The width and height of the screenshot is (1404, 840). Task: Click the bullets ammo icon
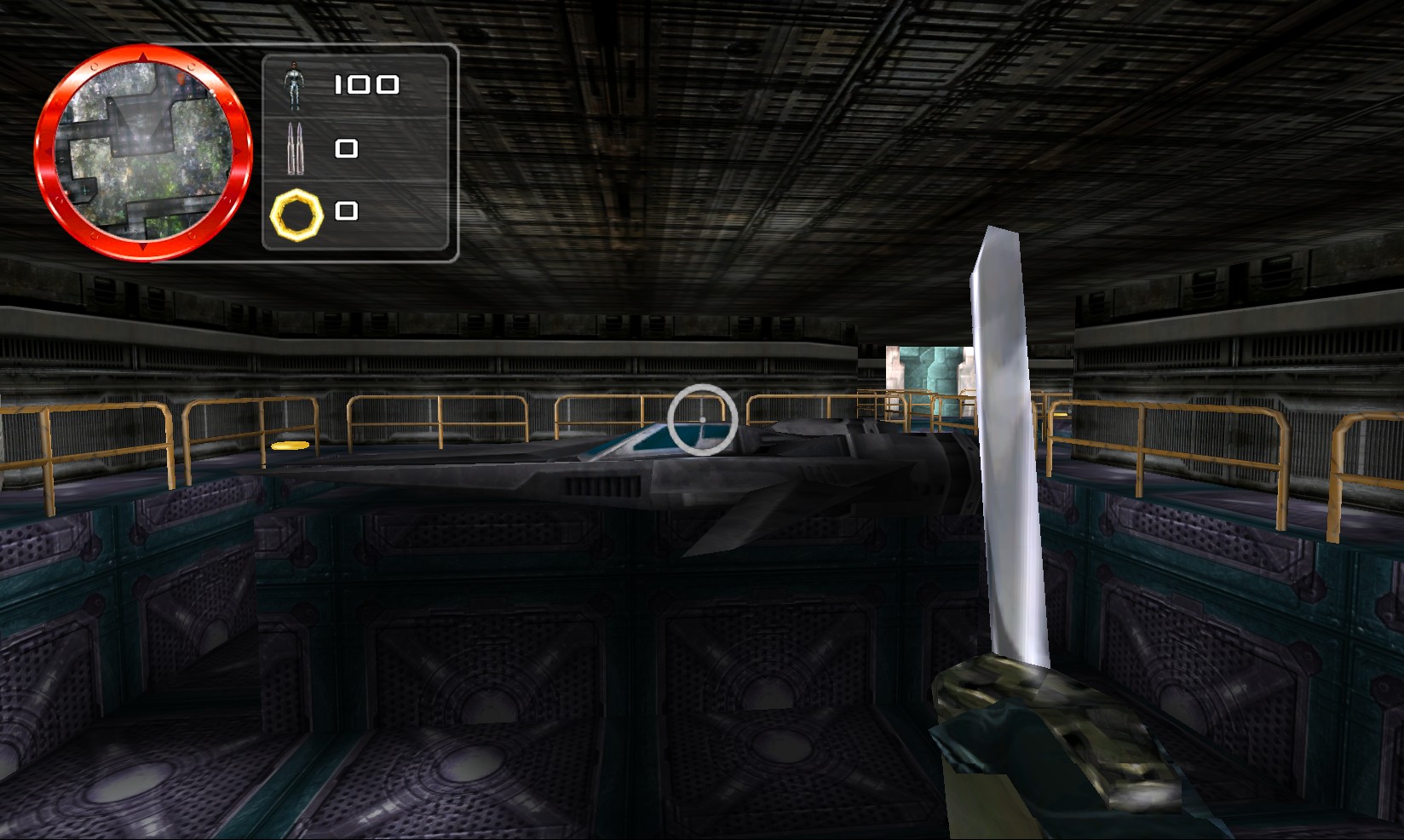[295, 148]
